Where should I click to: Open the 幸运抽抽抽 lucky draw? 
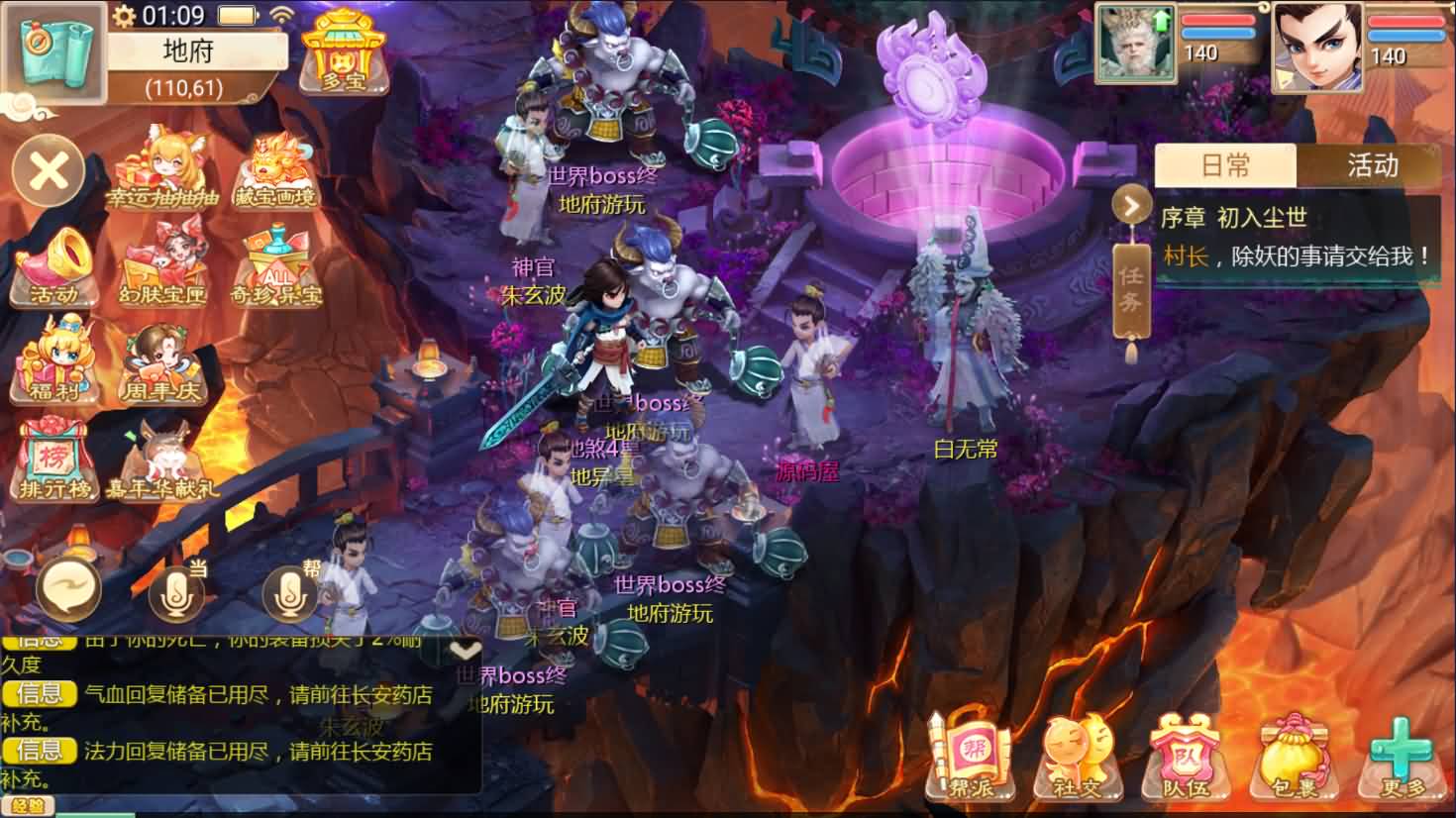click(x=162, y=169)
